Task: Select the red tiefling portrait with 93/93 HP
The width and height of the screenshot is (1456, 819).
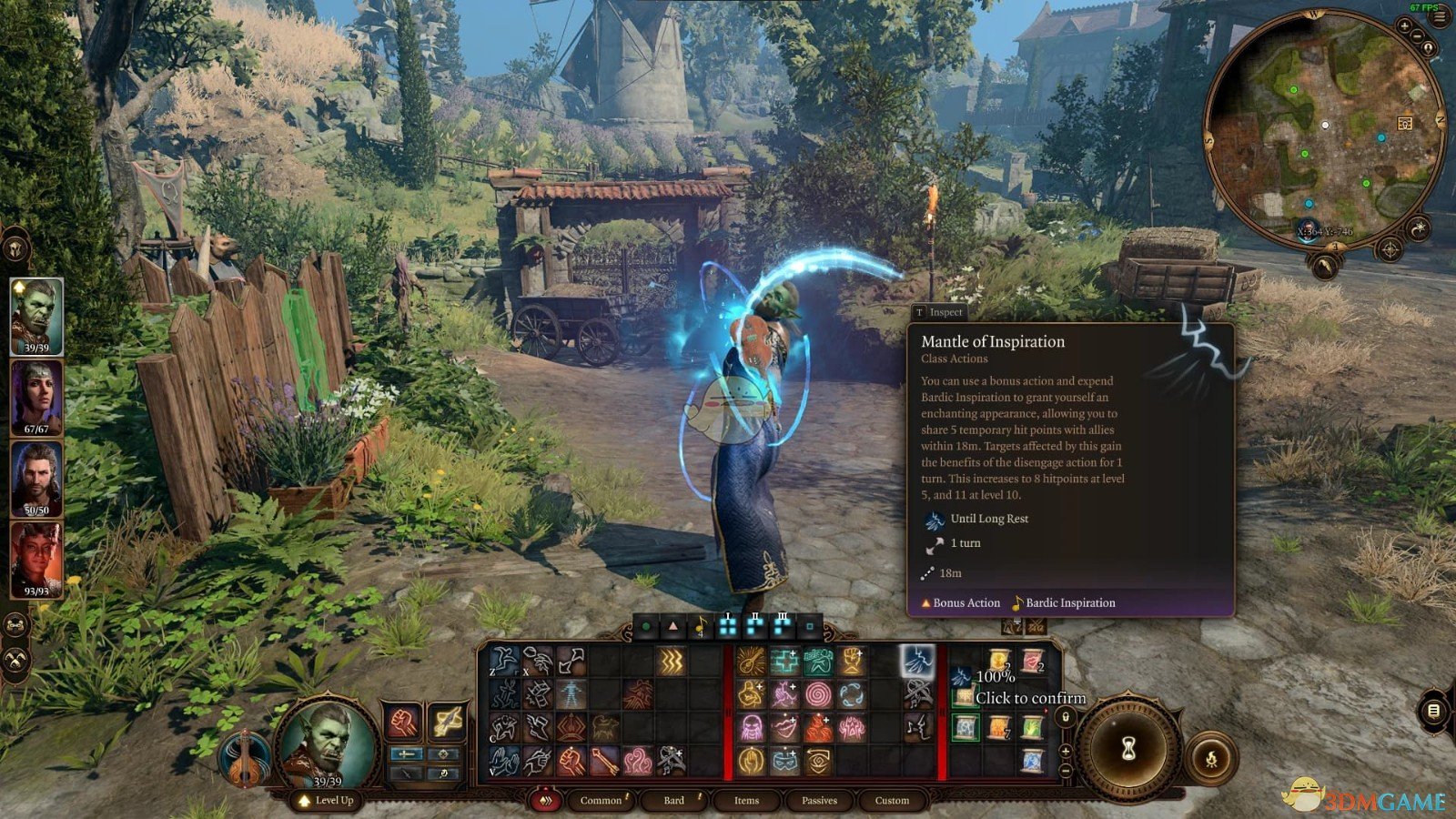Action: point(36,559)
